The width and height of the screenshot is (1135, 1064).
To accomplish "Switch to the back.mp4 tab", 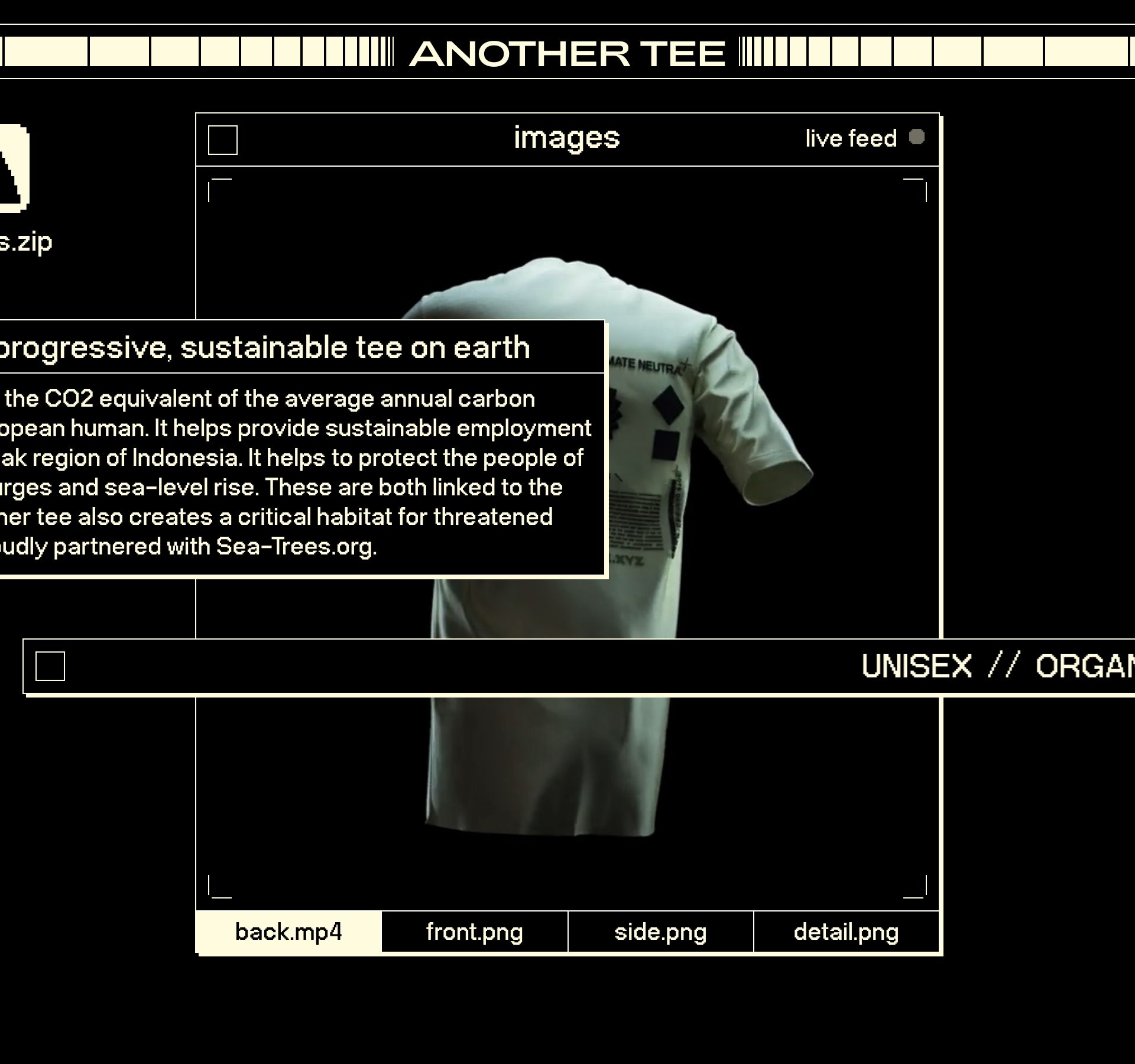I will coord(288,932).
